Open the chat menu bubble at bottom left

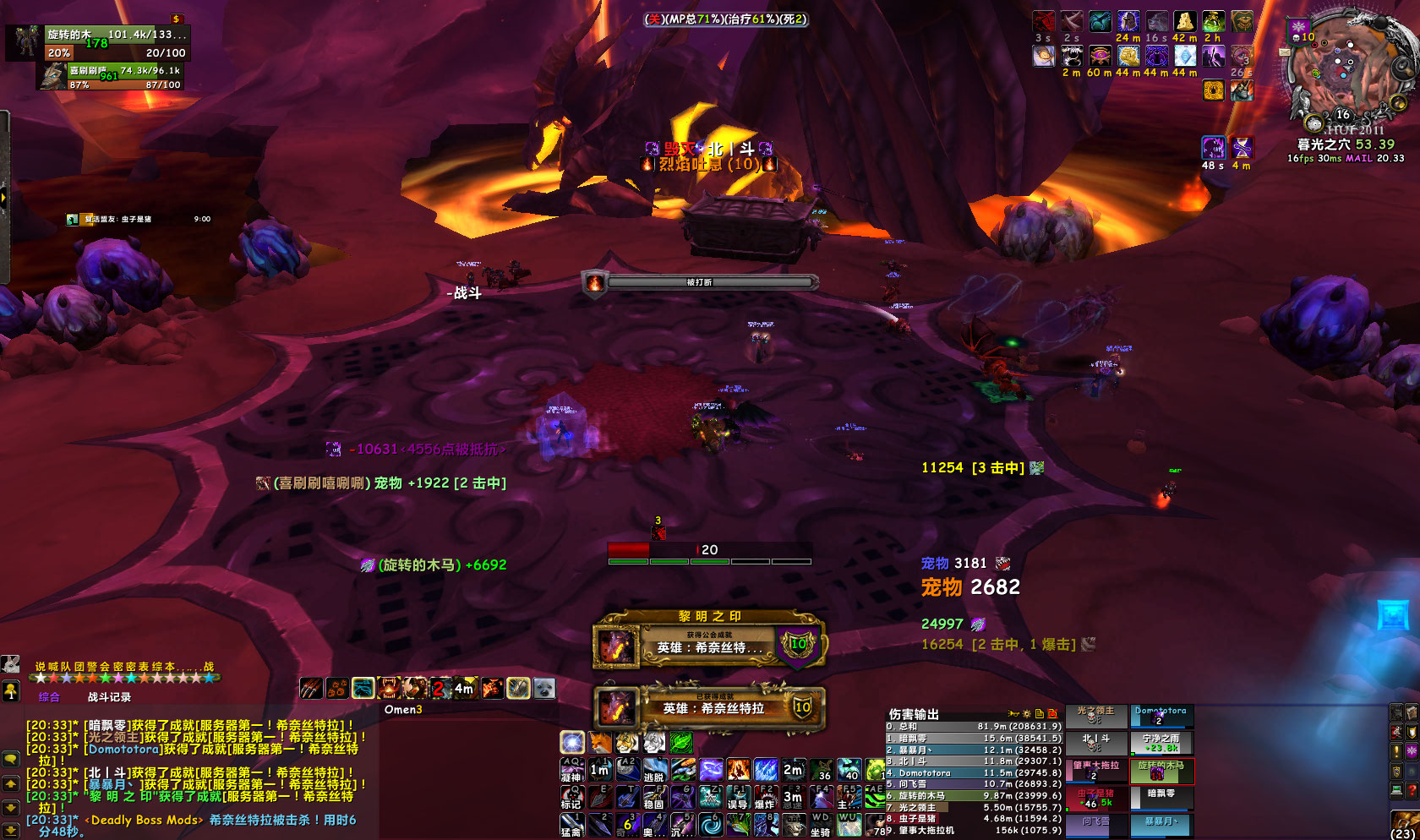[10, 758]
